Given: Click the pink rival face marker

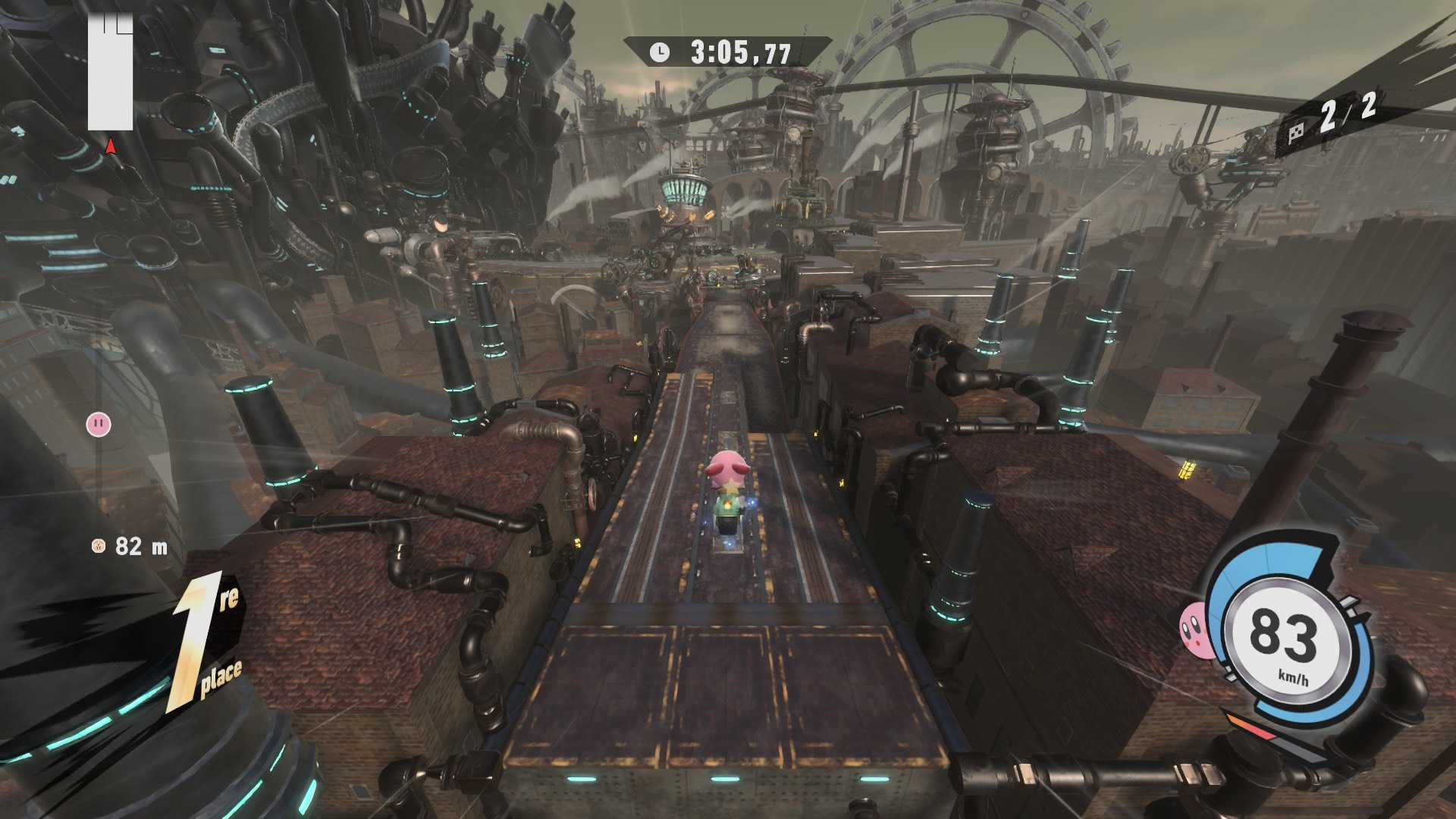Looking at the screenshot, I should pyautogui.click(x=99, y=424).
